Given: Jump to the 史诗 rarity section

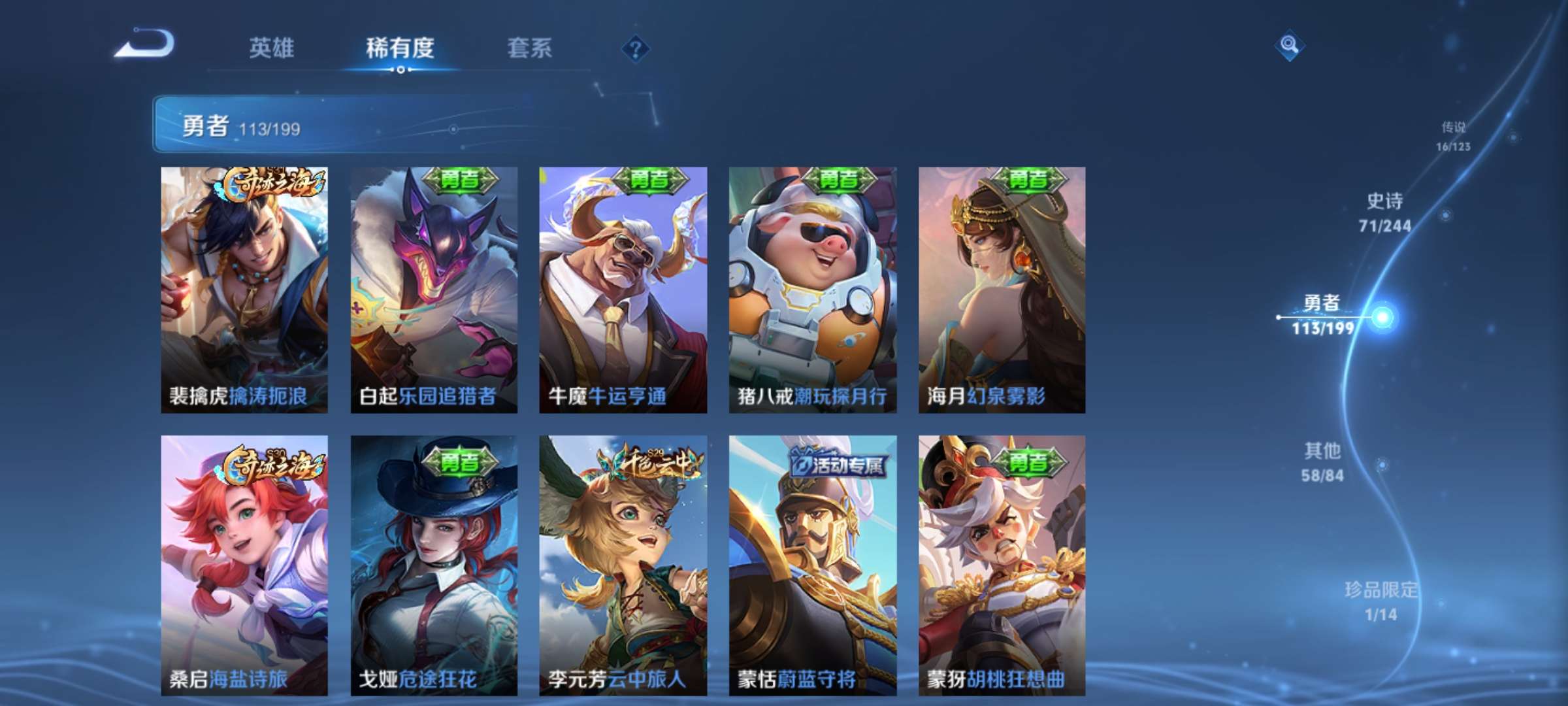Looking at the screenshot, I should (x=1384, y=212).
